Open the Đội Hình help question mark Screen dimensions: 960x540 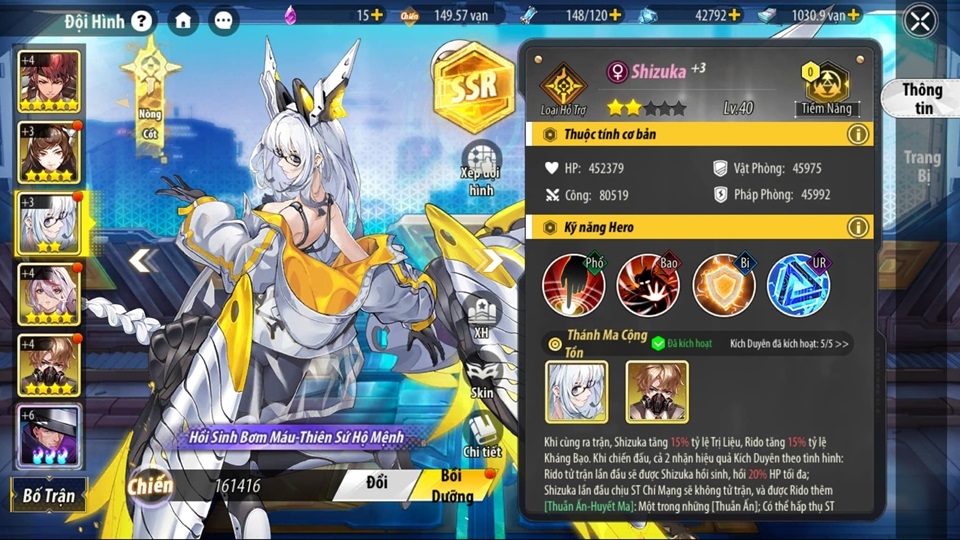click(x=142, y=20)
